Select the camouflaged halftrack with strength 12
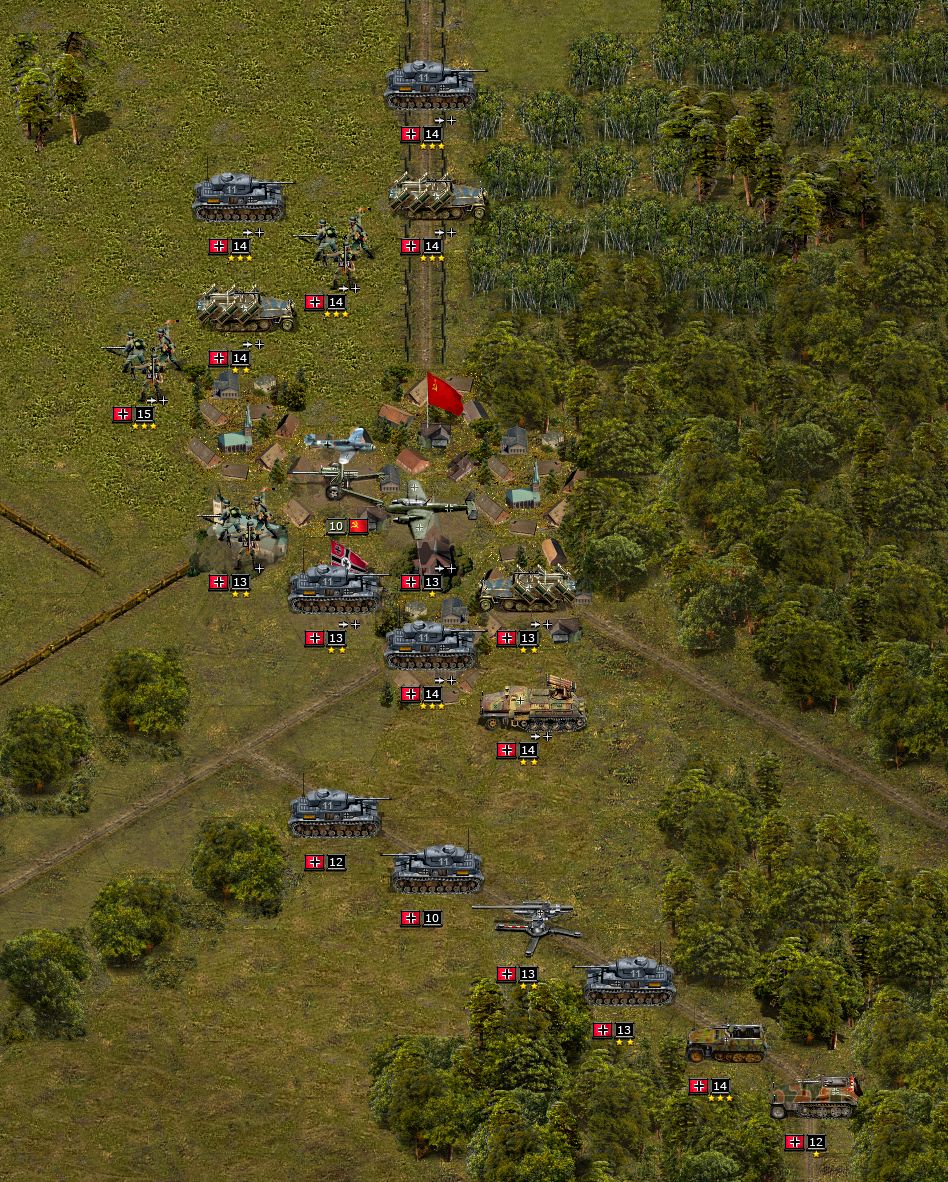 tap(815, 1097)
